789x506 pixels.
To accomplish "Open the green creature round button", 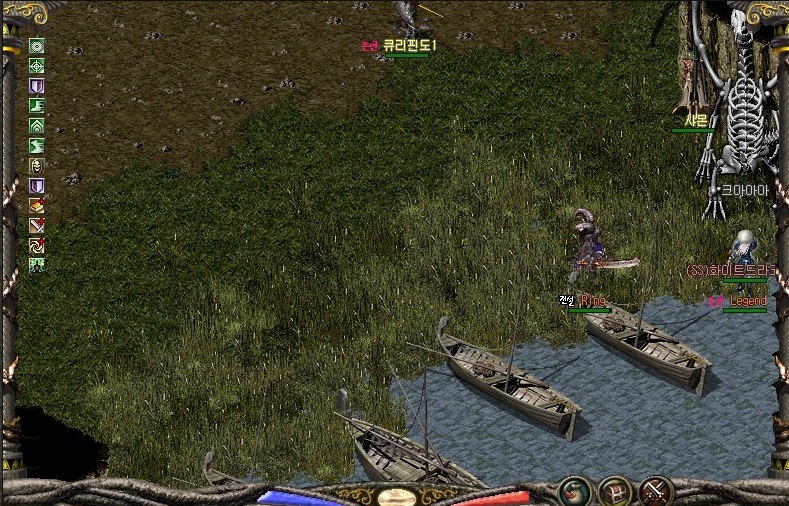I will 575,490.
